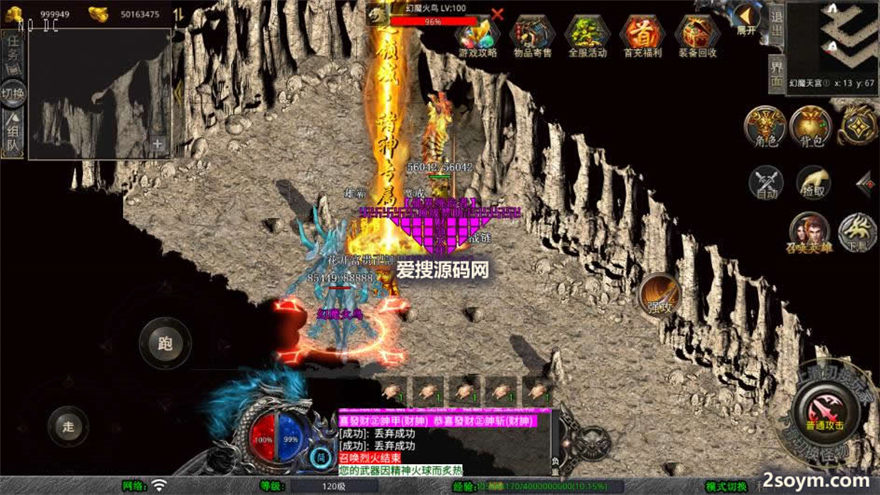Use the 强攻 forced attack skill

[659, 294]
